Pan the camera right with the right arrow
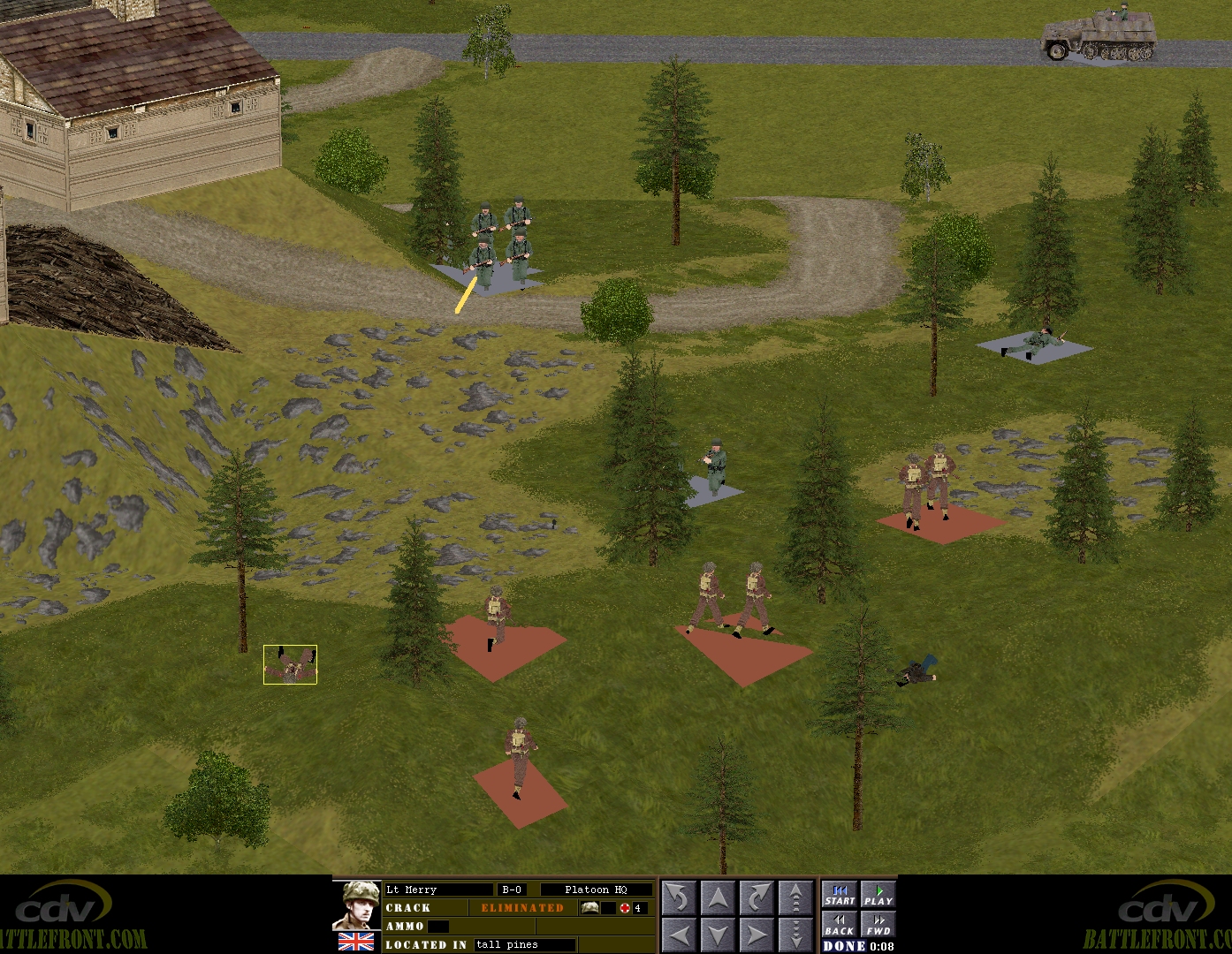 point(757,934)
